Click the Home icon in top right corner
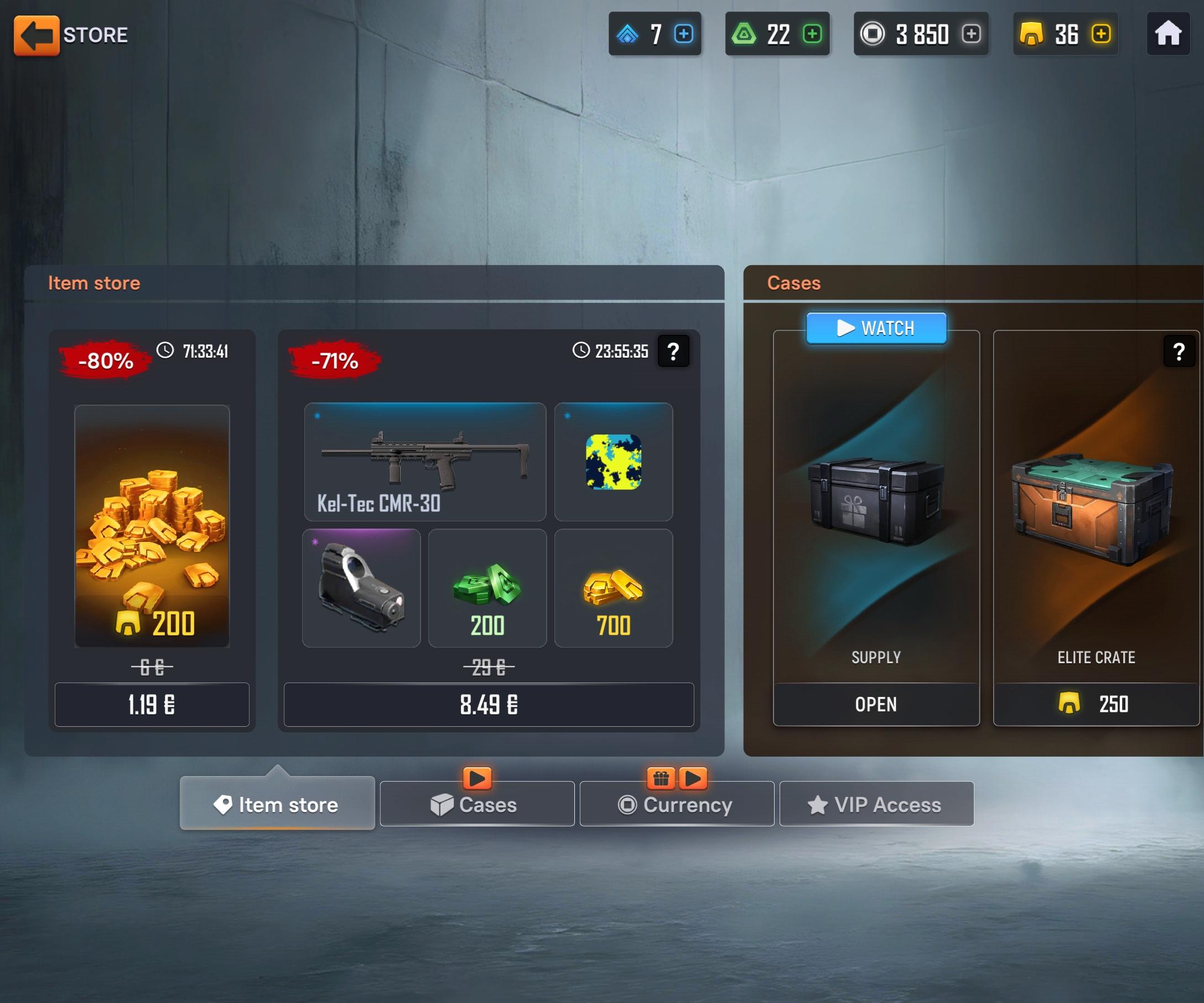The height and width of the screenshot is (1003, 1204). click(1168, 34)
